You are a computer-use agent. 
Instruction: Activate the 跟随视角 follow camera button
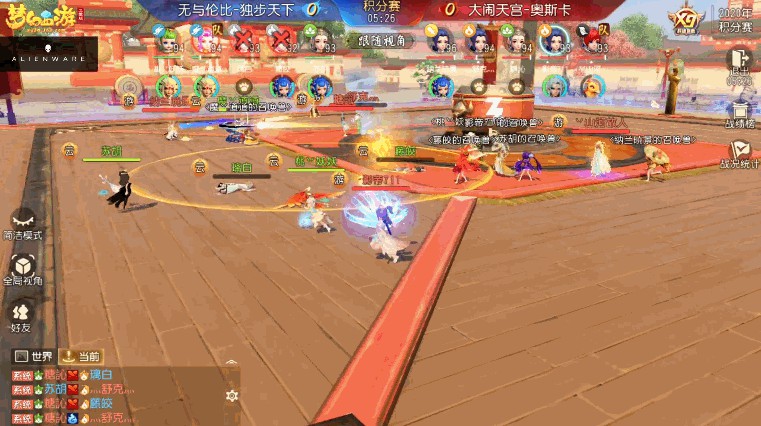point(380,39)
